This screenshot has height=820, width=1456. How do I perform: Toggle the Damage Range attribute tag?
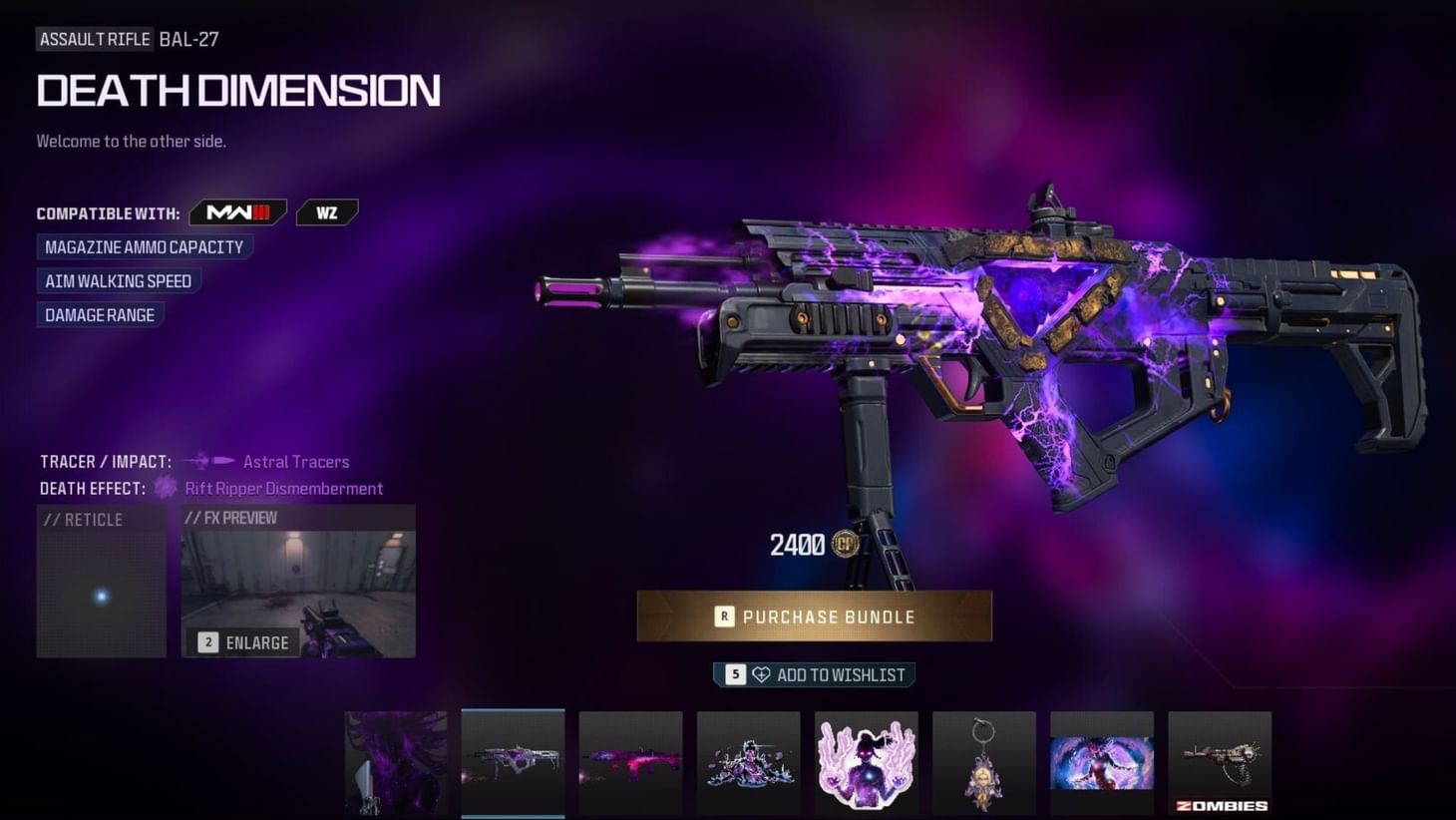pos(100,314)
